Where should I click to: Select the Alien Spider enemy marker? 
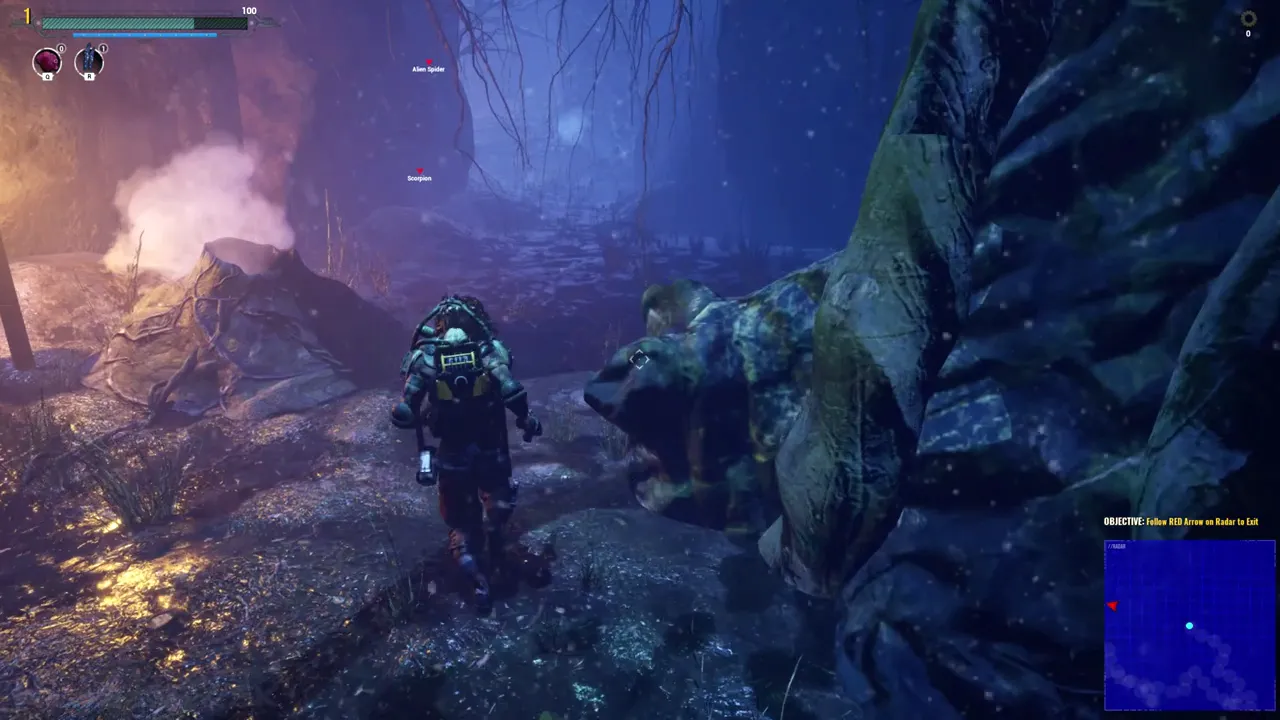click(428, 63)
